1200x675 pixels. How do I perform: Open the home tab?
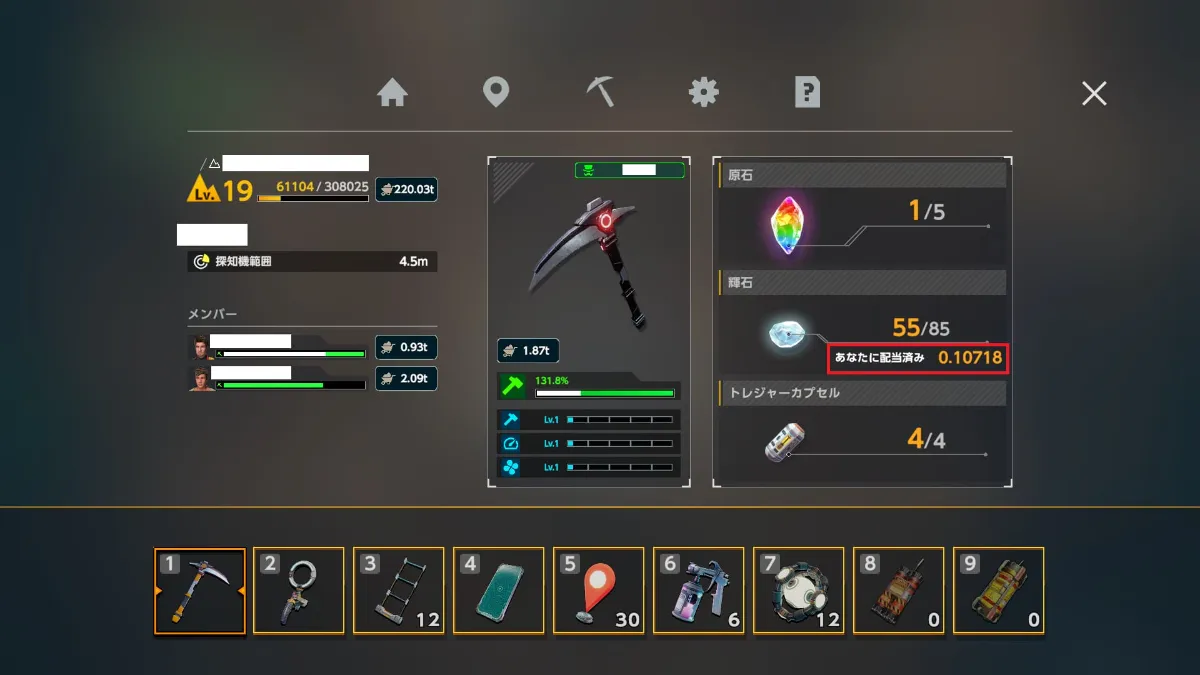click(x=393, y=93)
